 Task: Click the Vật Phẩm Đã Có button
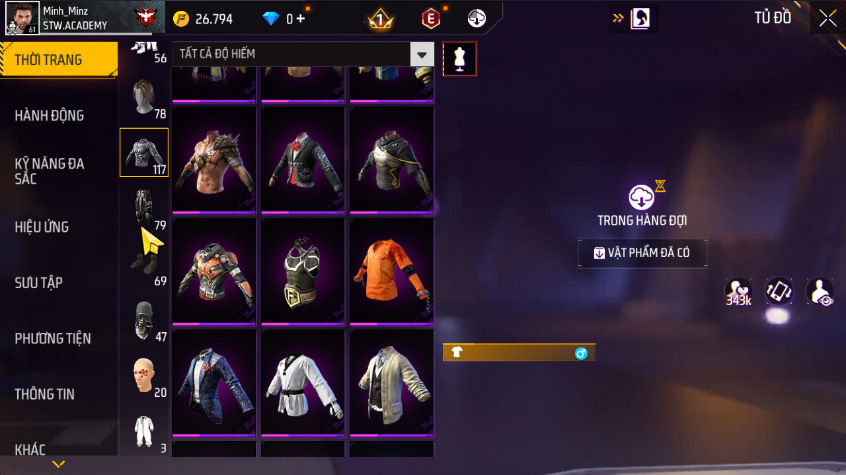tap(642, 253)
